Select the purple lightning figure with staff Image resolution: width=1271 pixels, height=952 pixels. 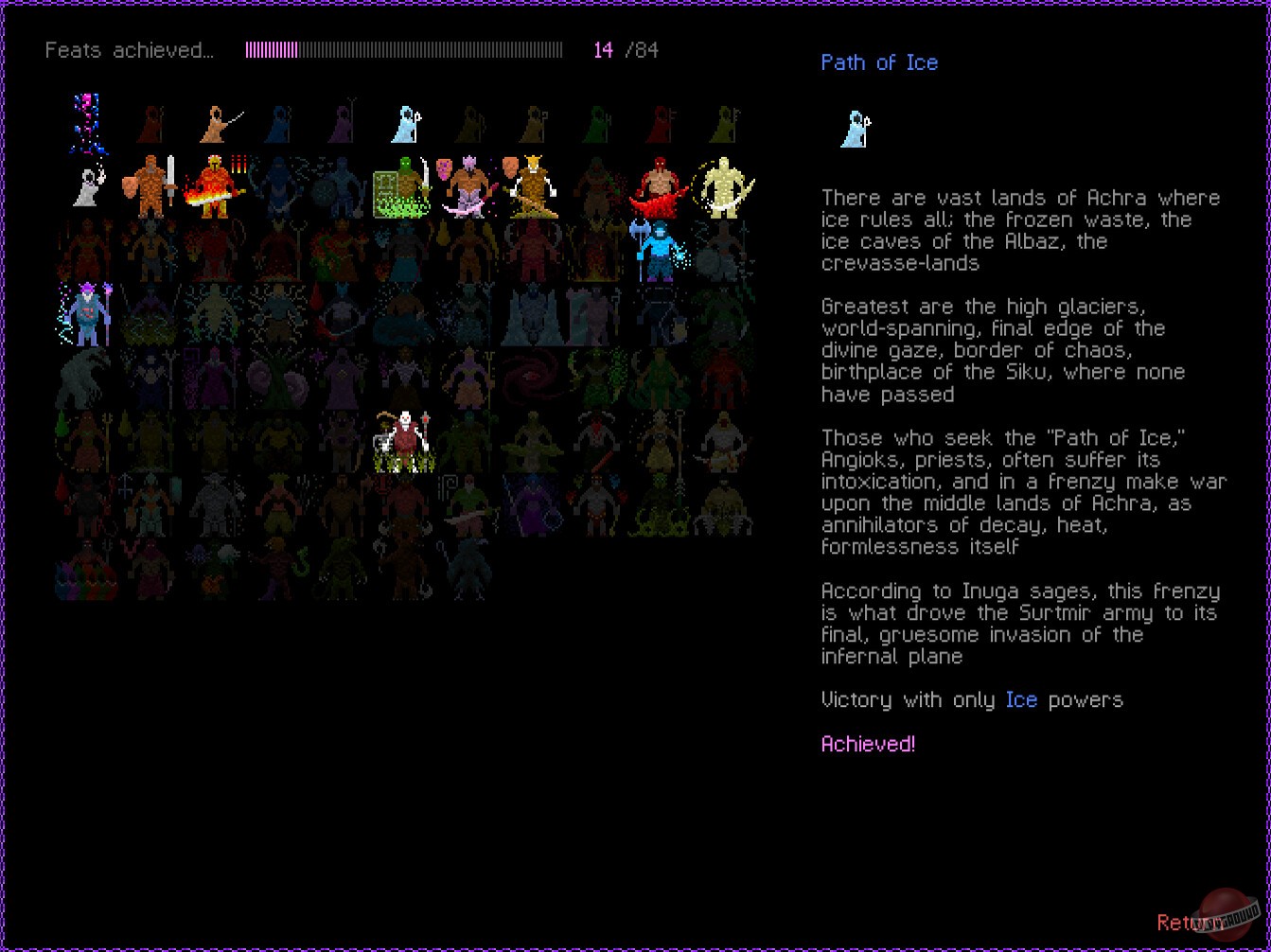(x=86, y=312)
